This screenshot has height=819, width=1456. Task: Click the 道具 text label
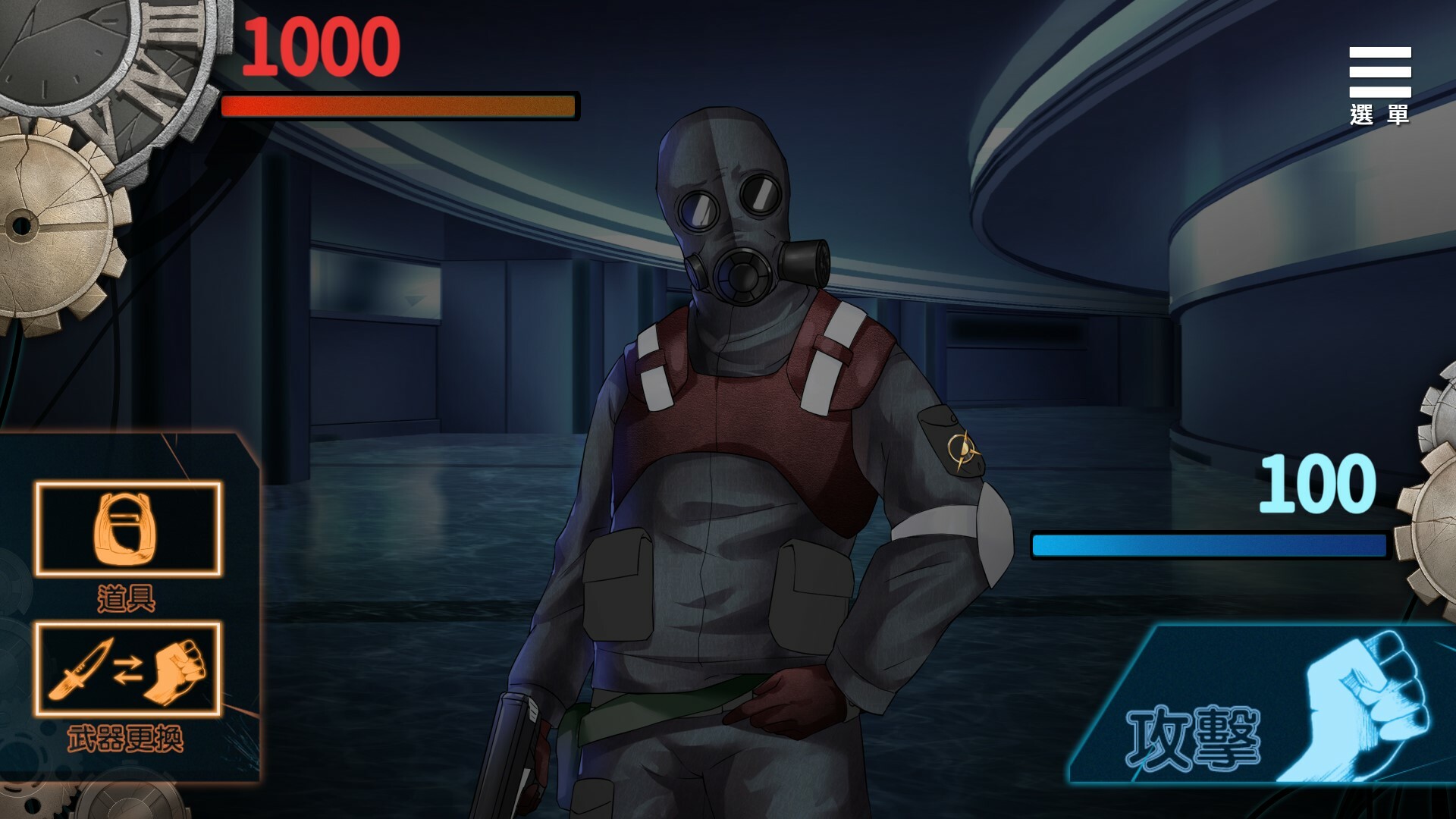[126, 599]
